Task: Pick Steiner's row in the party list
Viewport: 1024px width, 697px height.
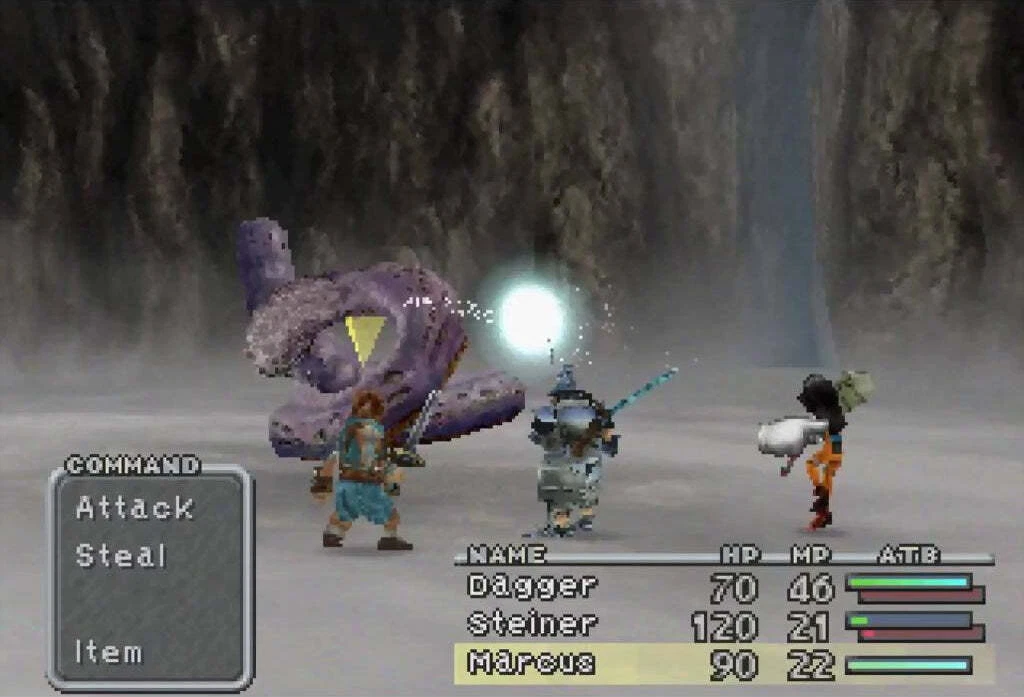Action: click(531, 625)
